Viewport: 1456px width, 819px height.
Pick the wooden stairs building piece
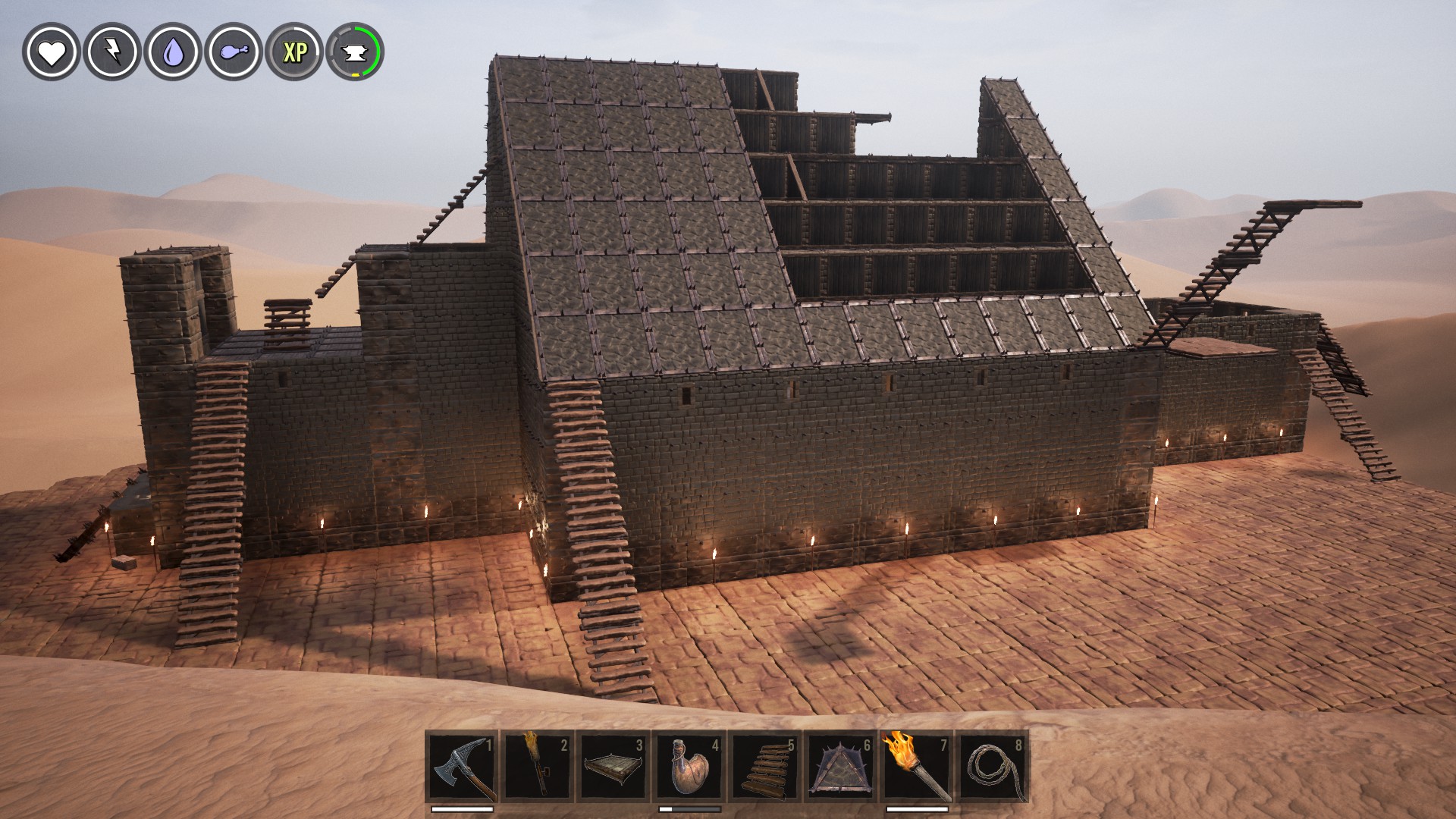coord(764,767)
